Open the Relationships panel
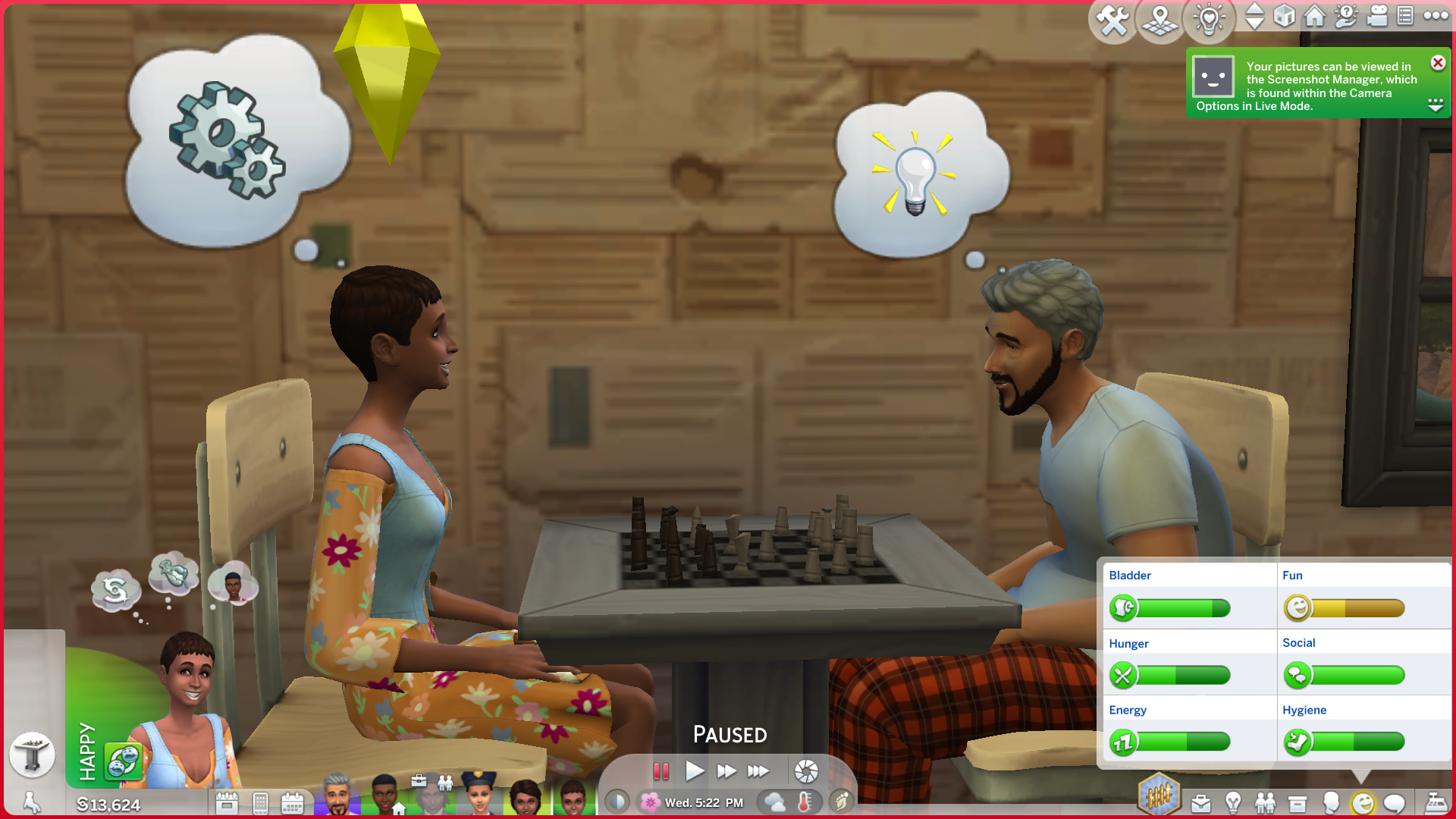1456x819 pixels. point(1265,803)
